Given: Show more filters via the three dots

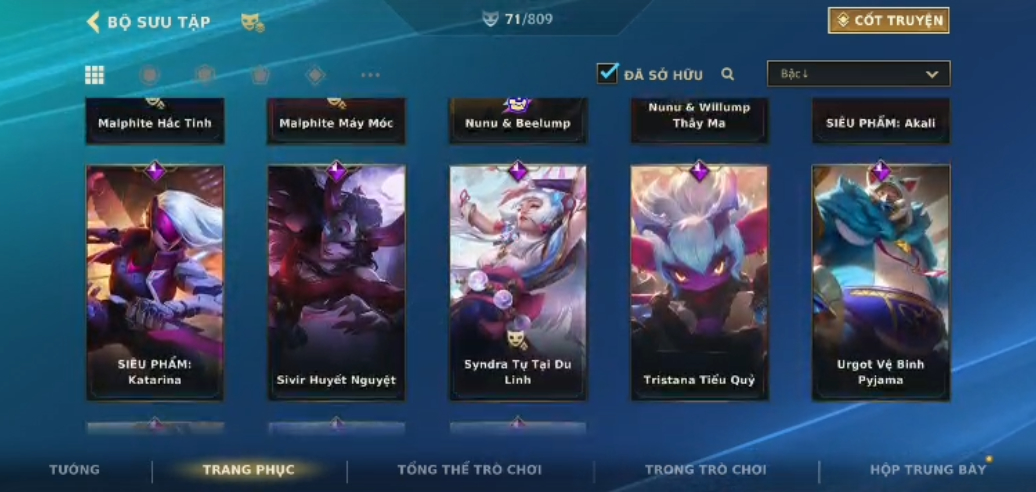Looking at the screenshot, I should pyautogui.click(x=370, y=75).
